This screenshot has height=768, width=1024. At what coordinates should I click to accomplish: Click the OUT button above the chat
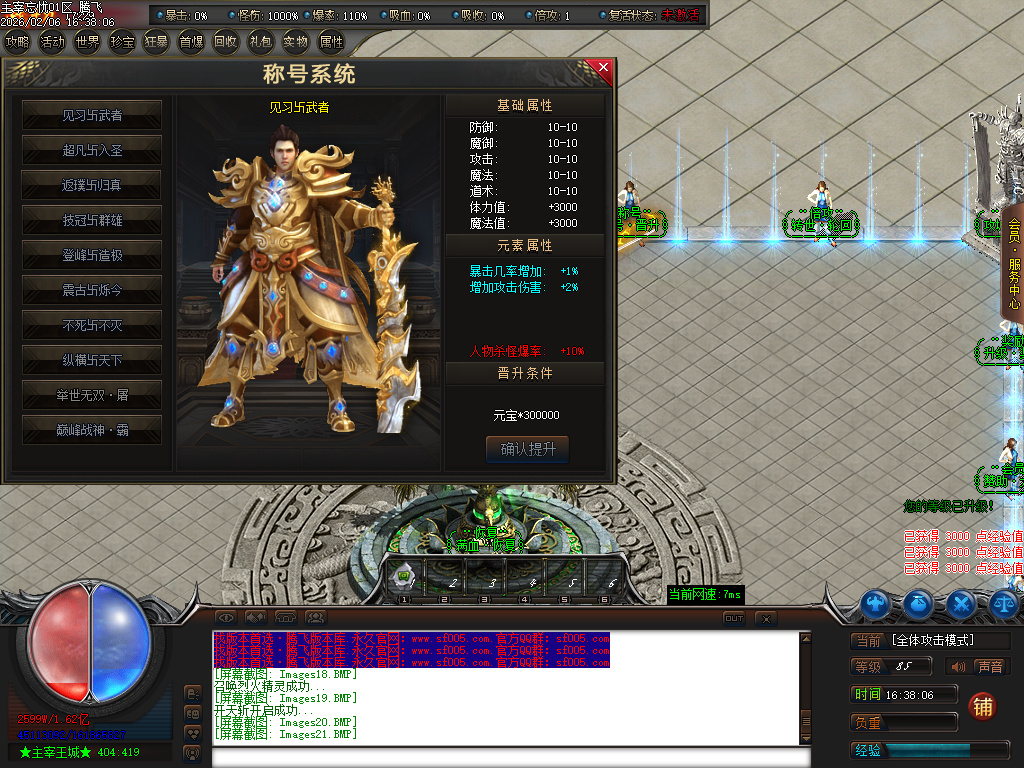(x=734, y=619)
